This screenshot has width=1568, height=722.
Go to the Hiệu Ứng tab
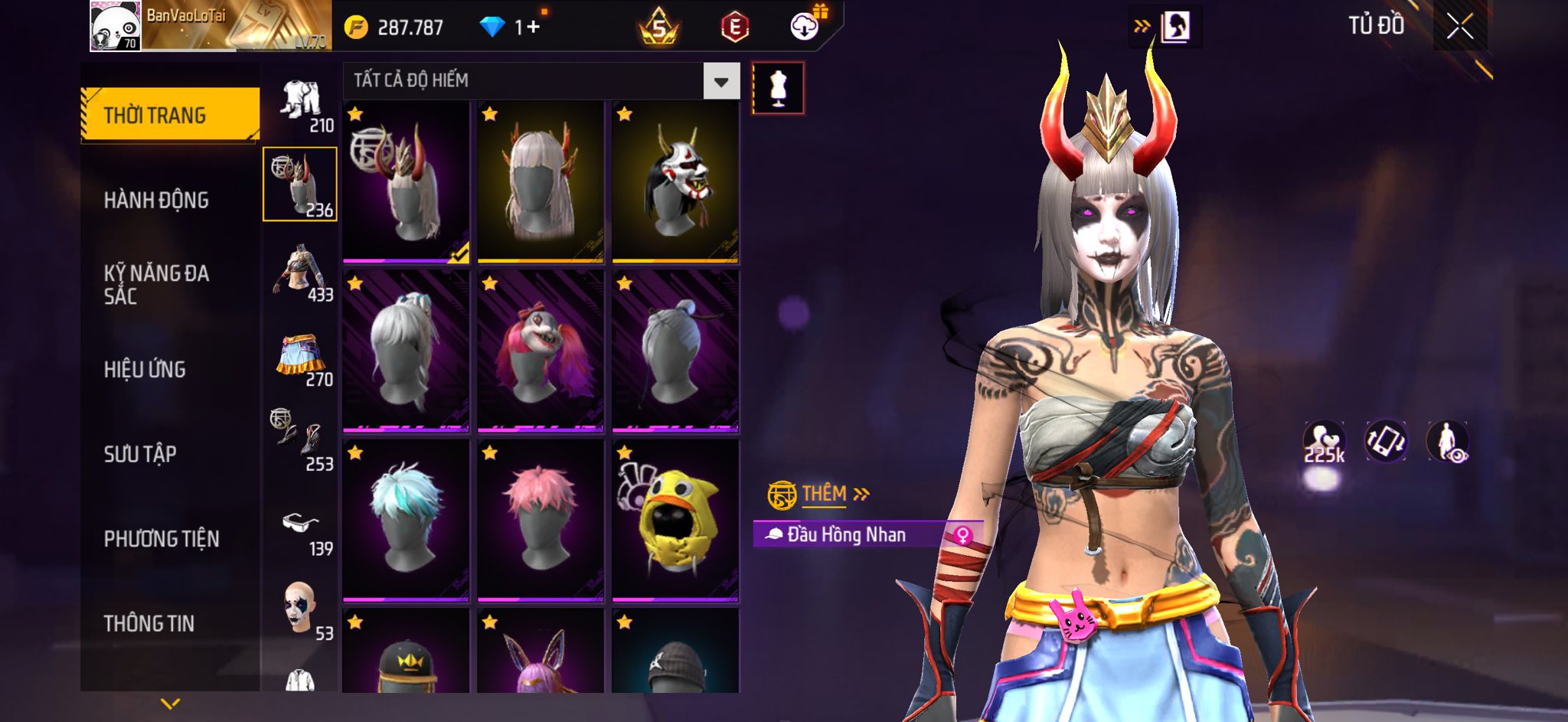click(x=145, y=369)
